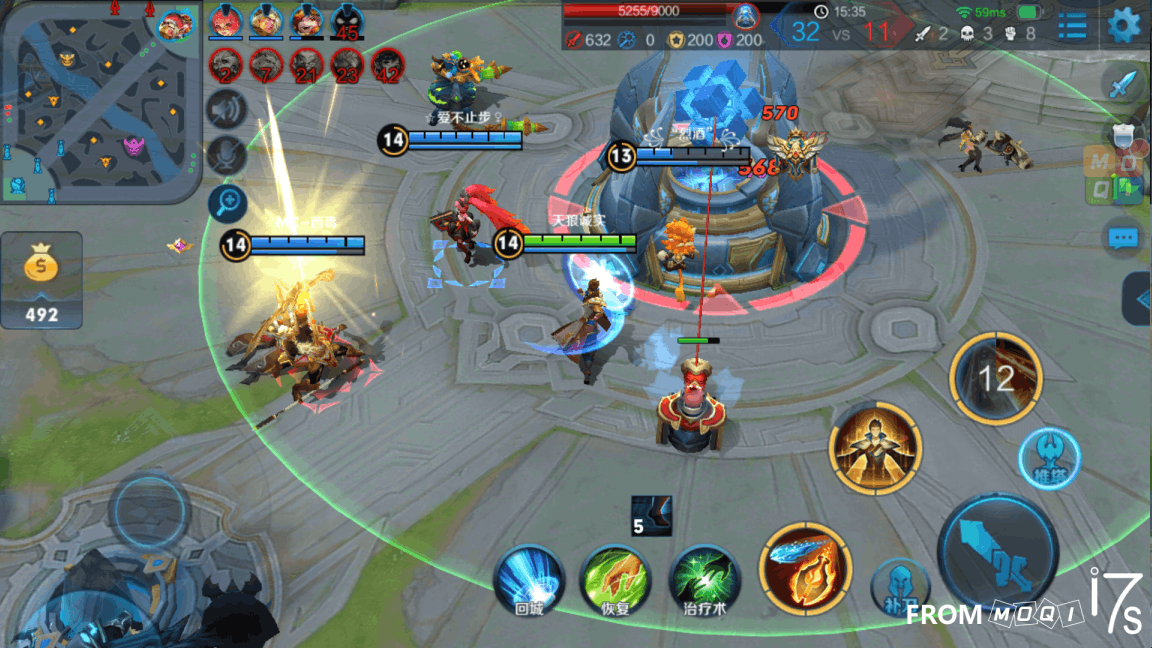Screen dimensions: 1152x648
Task: Open the gold coin shop
Action: 41,281
